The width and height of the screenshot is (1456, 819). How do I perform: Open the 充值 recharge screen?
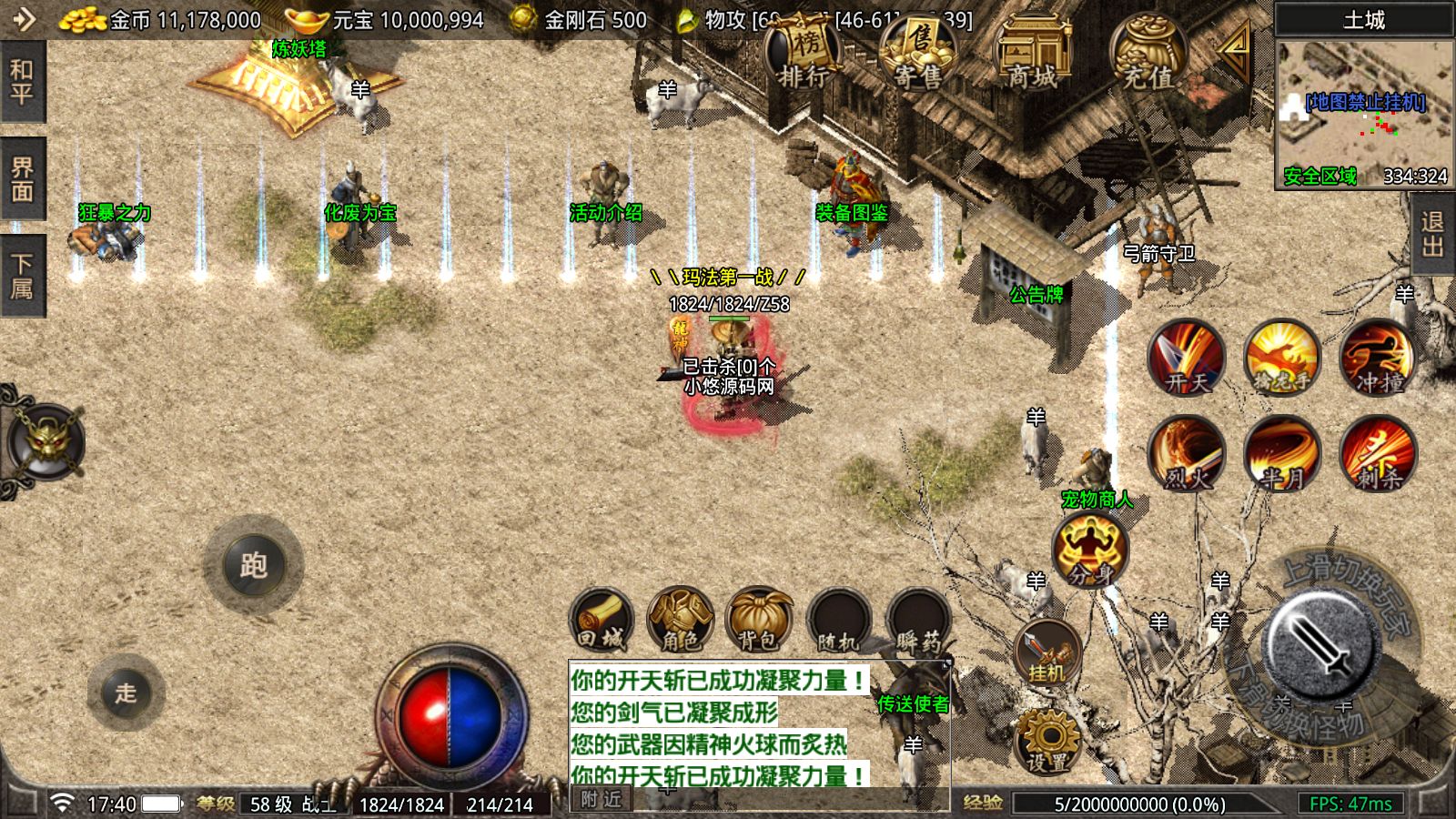click(x=1148, y=56)
